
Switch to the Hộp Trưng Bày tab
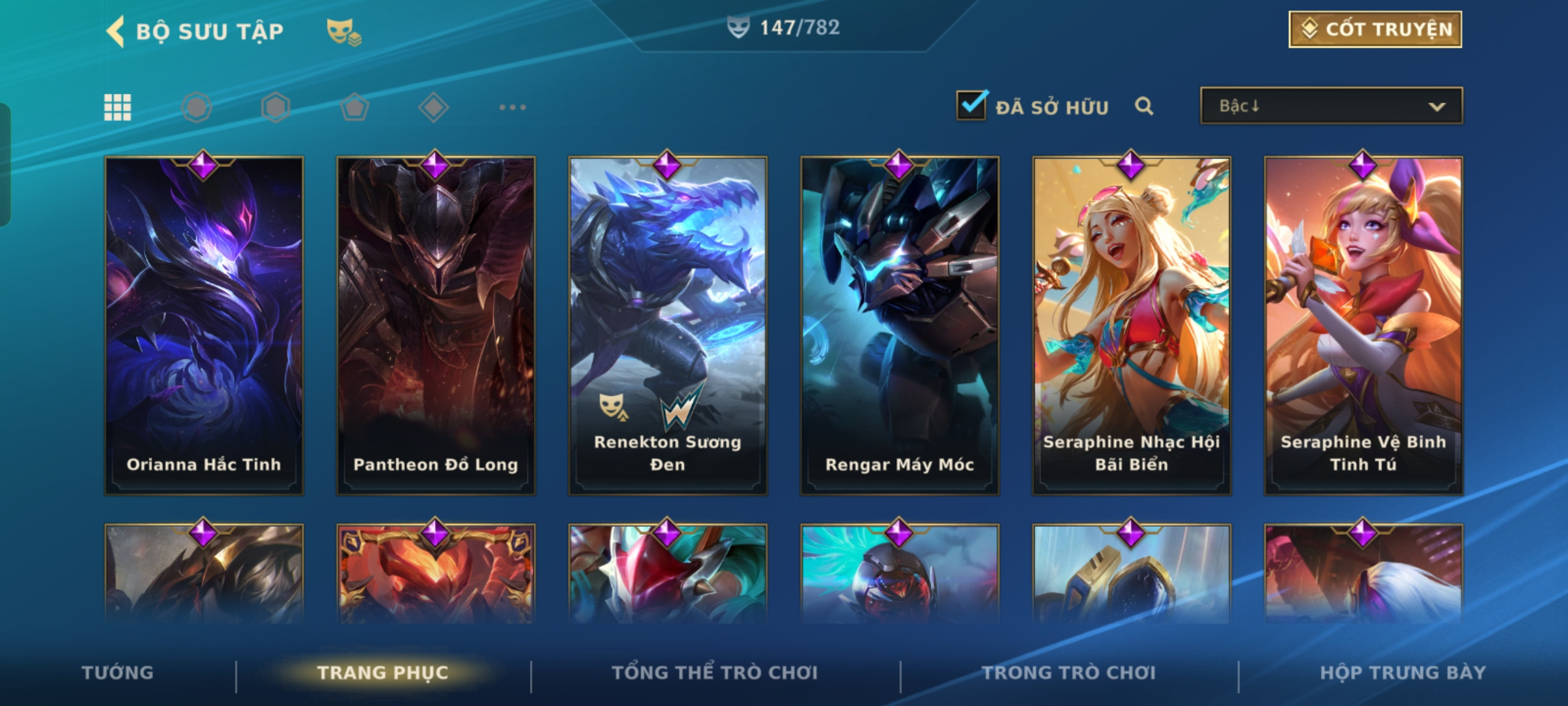tap(1403, 673)
